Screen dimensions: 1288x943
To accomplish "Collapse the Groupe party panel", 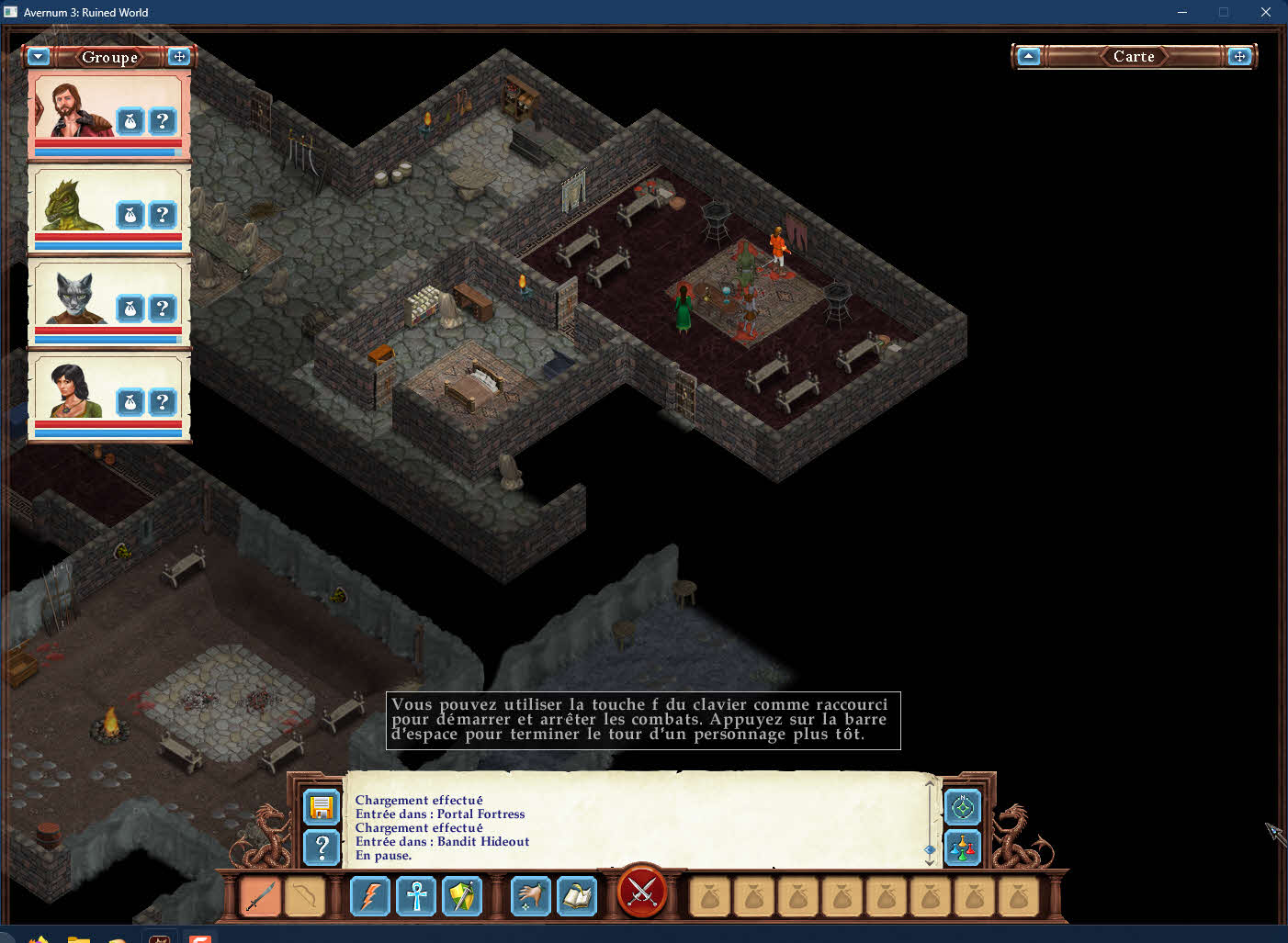I will [x=38, y=57].
